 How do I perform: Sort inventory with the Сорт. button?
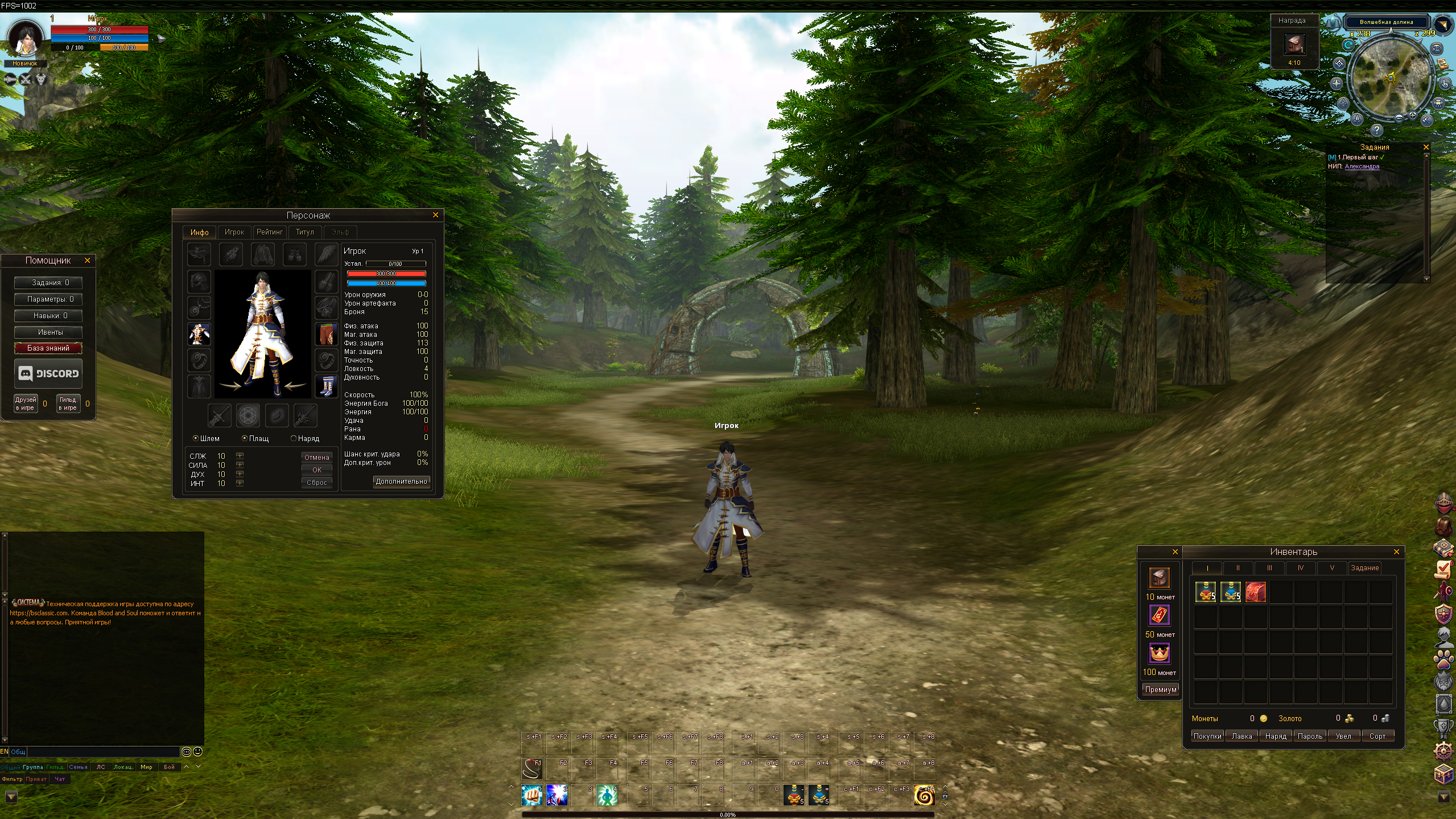[x=1377, y=736]
